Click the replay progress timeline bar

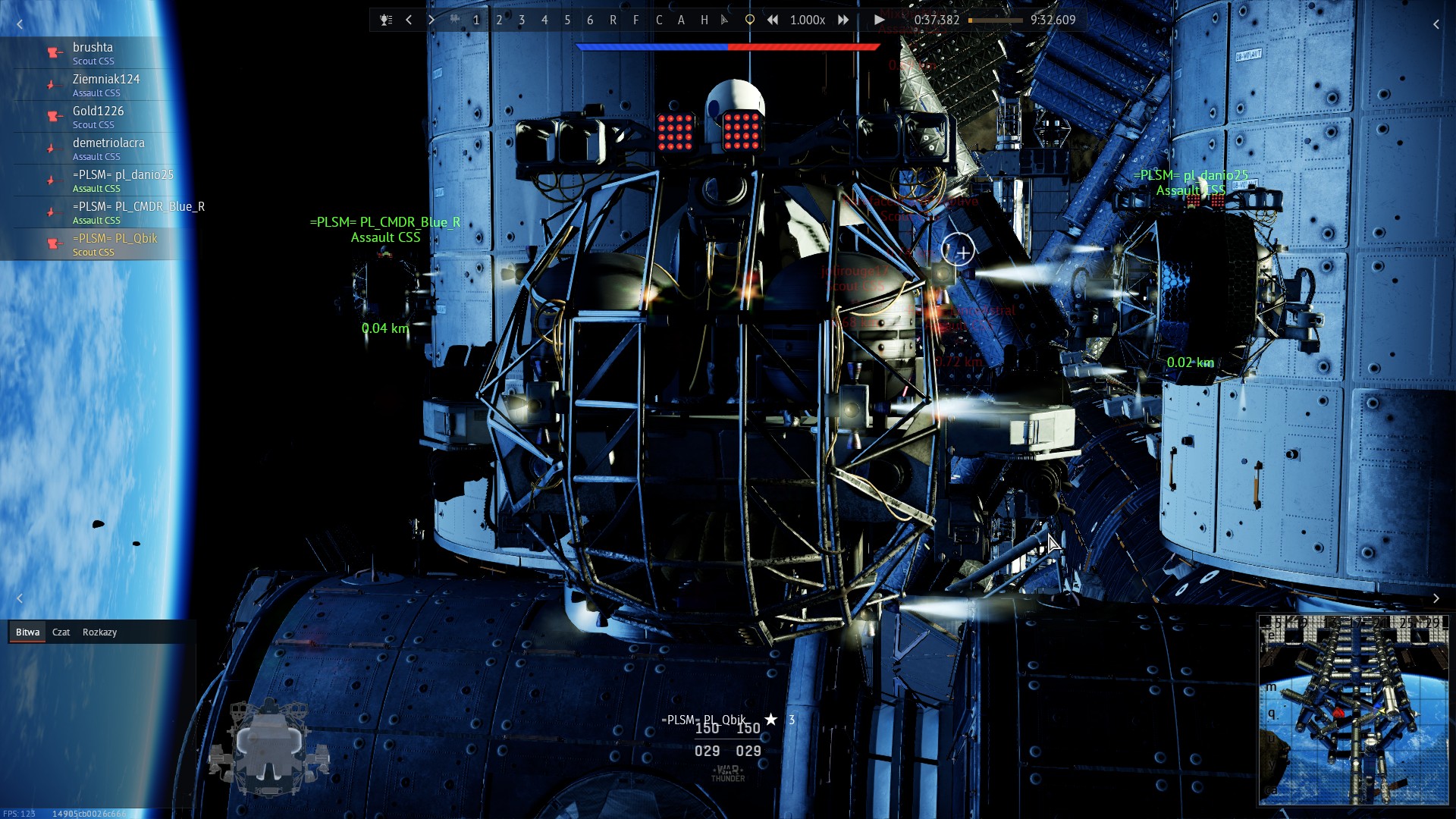pos(995,20)
